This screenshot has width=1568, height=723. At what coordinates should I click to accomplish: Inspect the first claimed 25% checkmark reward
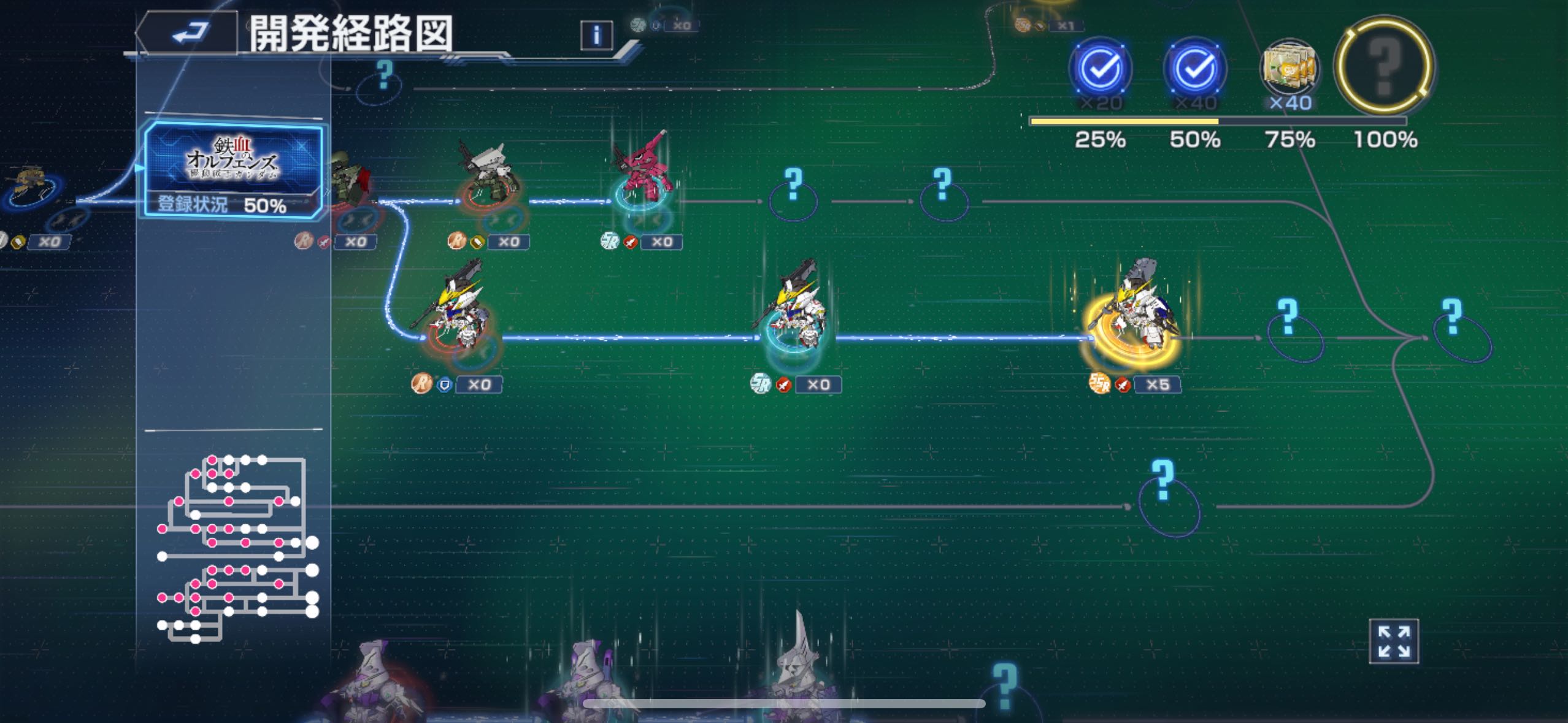[x=1100, y=67]
